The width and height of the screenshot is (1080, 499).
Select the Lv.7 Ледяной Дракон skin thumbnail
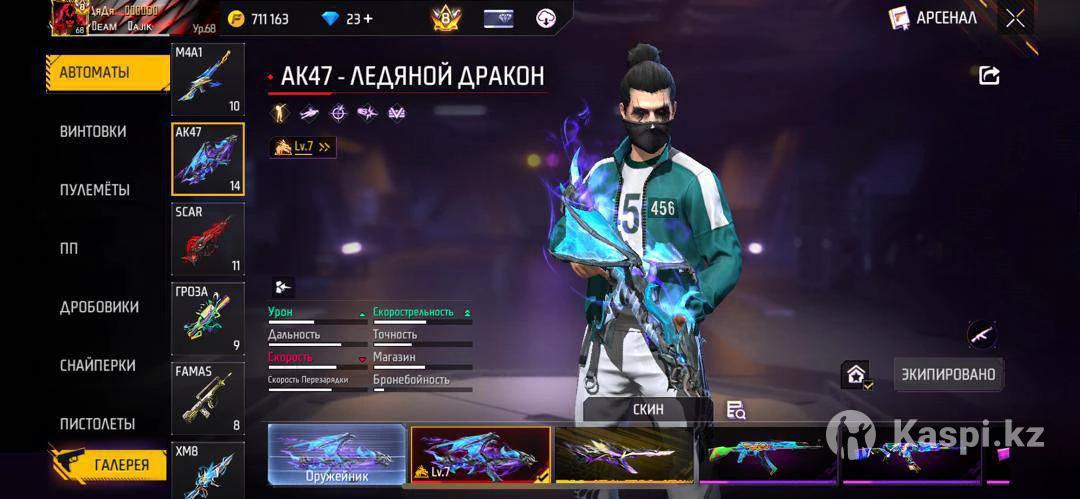(x=480, y=455)
